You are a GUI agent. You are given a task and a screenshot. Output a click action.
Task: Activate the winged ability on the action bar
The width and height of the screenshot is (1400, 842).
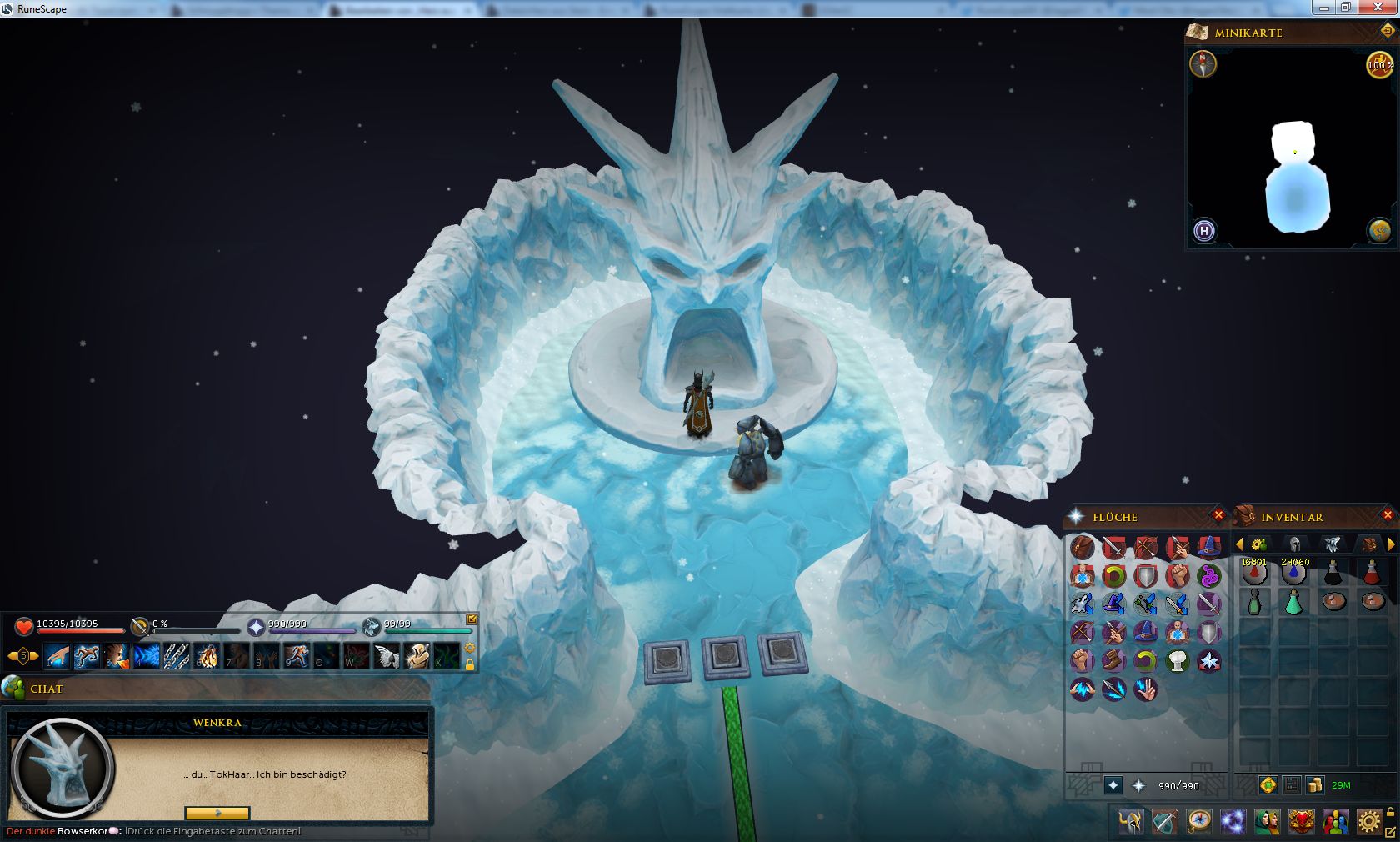click(x=386, y=656)
